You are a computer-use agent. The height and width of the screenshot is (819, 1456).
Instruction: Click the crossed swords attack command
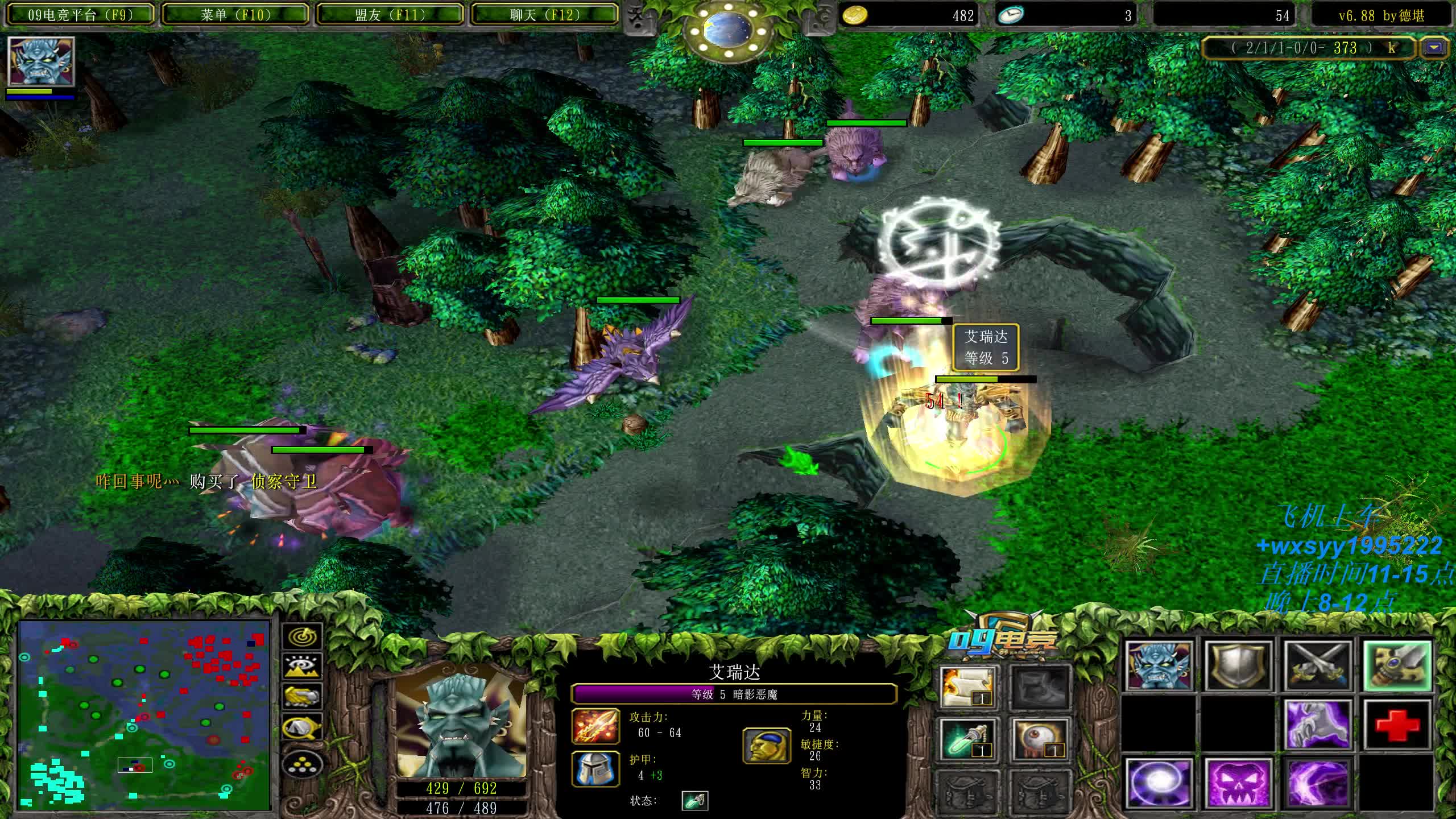(x=1317, y=665)
